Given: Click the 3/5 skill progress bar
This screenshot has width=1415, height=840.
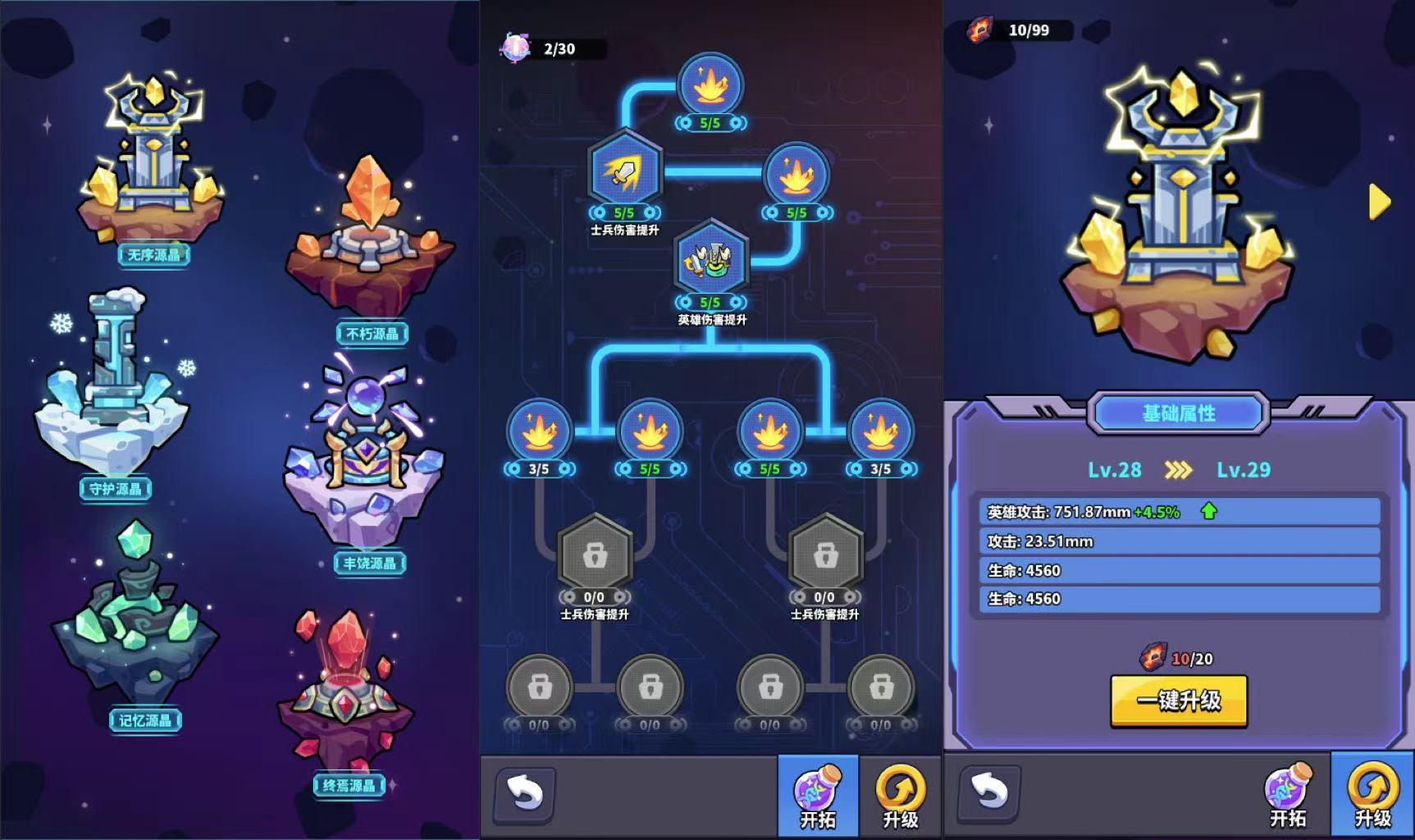Looking at the screenshot, I should (x=541, y=468).
